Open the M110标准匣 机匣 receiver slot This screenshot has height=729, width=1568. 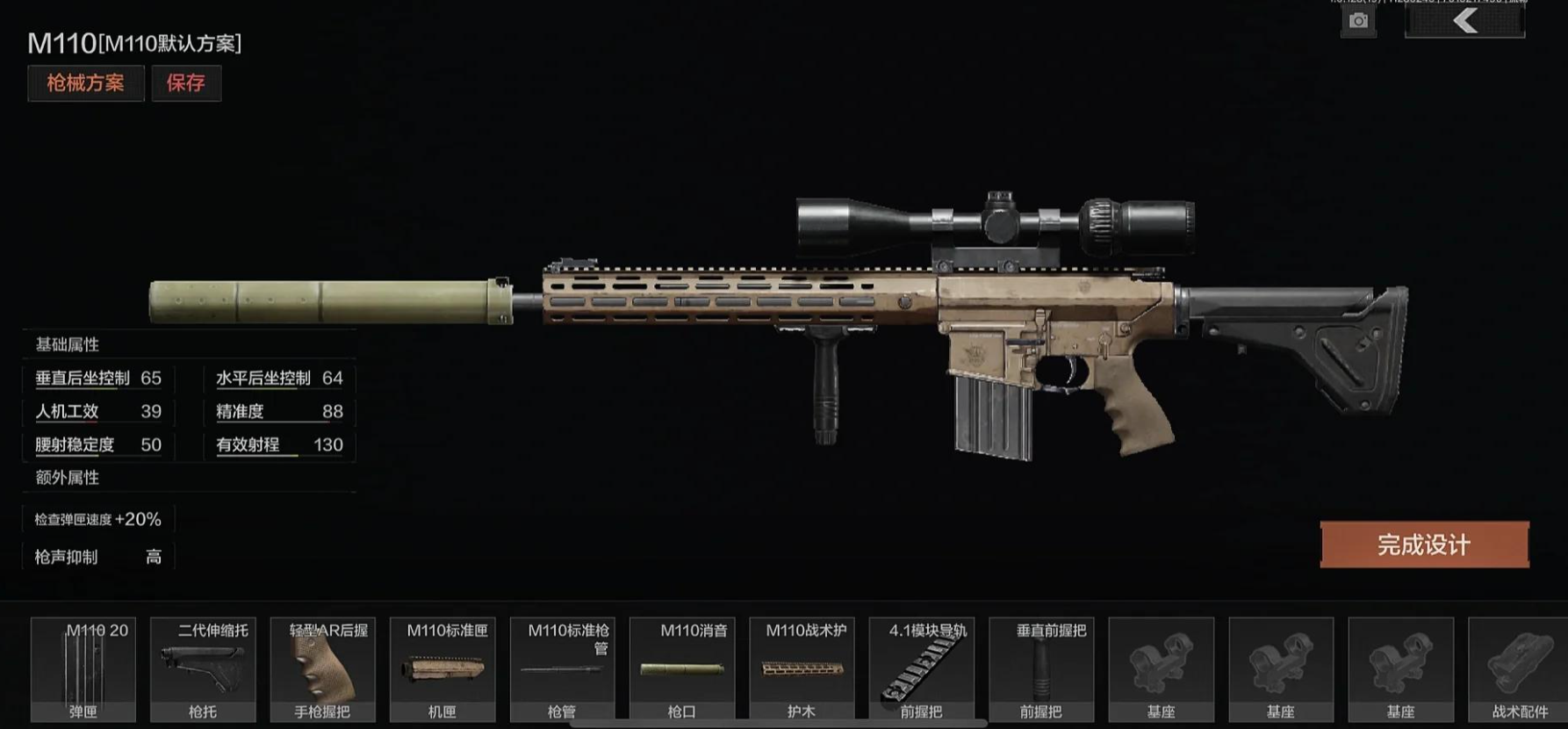coord(442,669)
